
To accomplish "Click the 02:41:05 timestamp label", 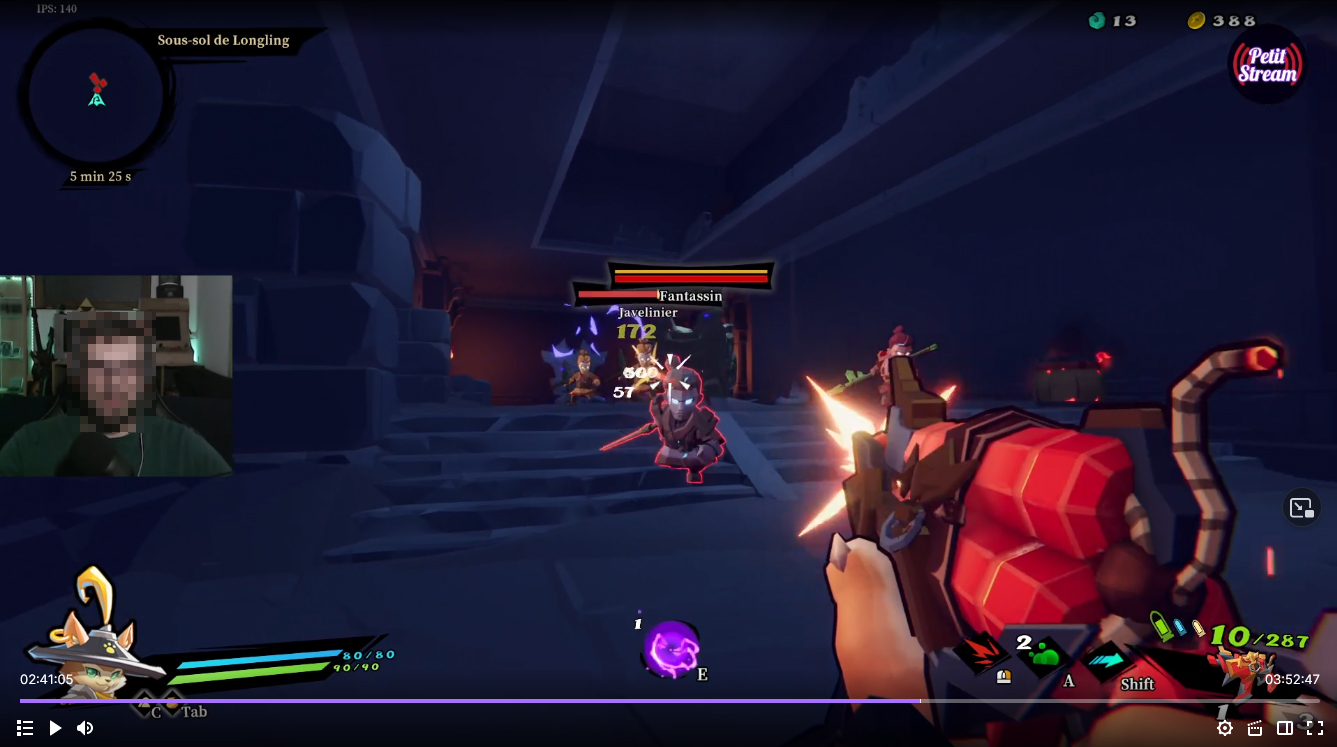I will coord(45,679).
